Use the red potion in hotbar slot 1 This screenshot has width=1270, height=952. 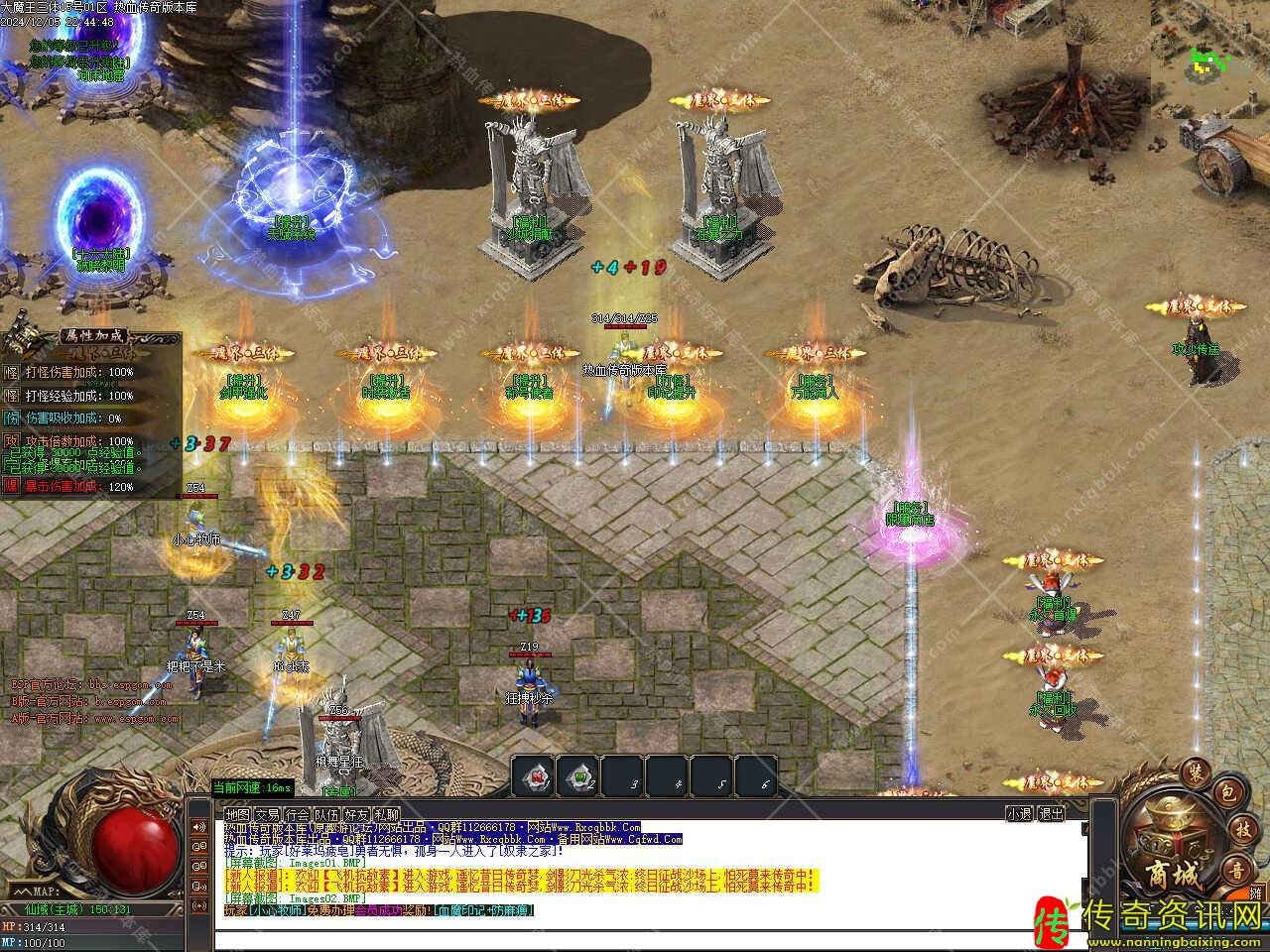click(533, 776)
